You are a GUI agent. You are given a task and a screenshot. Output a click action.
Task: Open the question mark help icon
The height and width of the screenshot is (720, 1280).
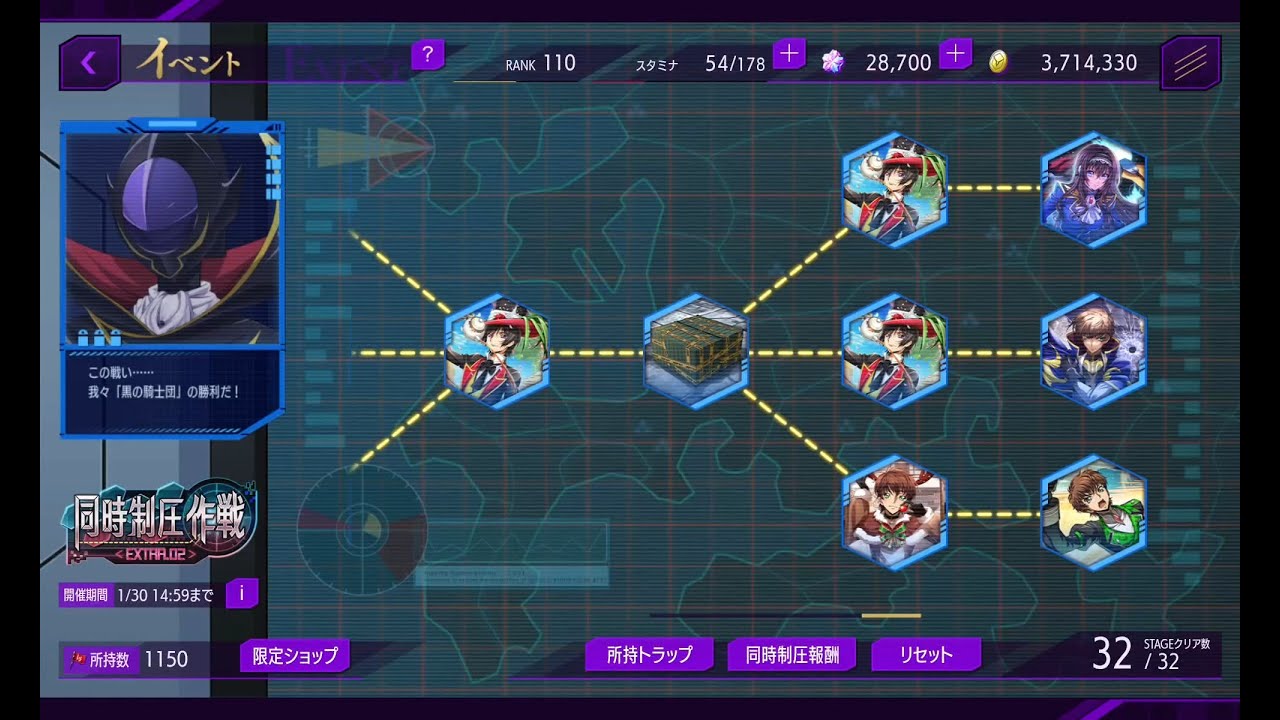pos(428,56)
